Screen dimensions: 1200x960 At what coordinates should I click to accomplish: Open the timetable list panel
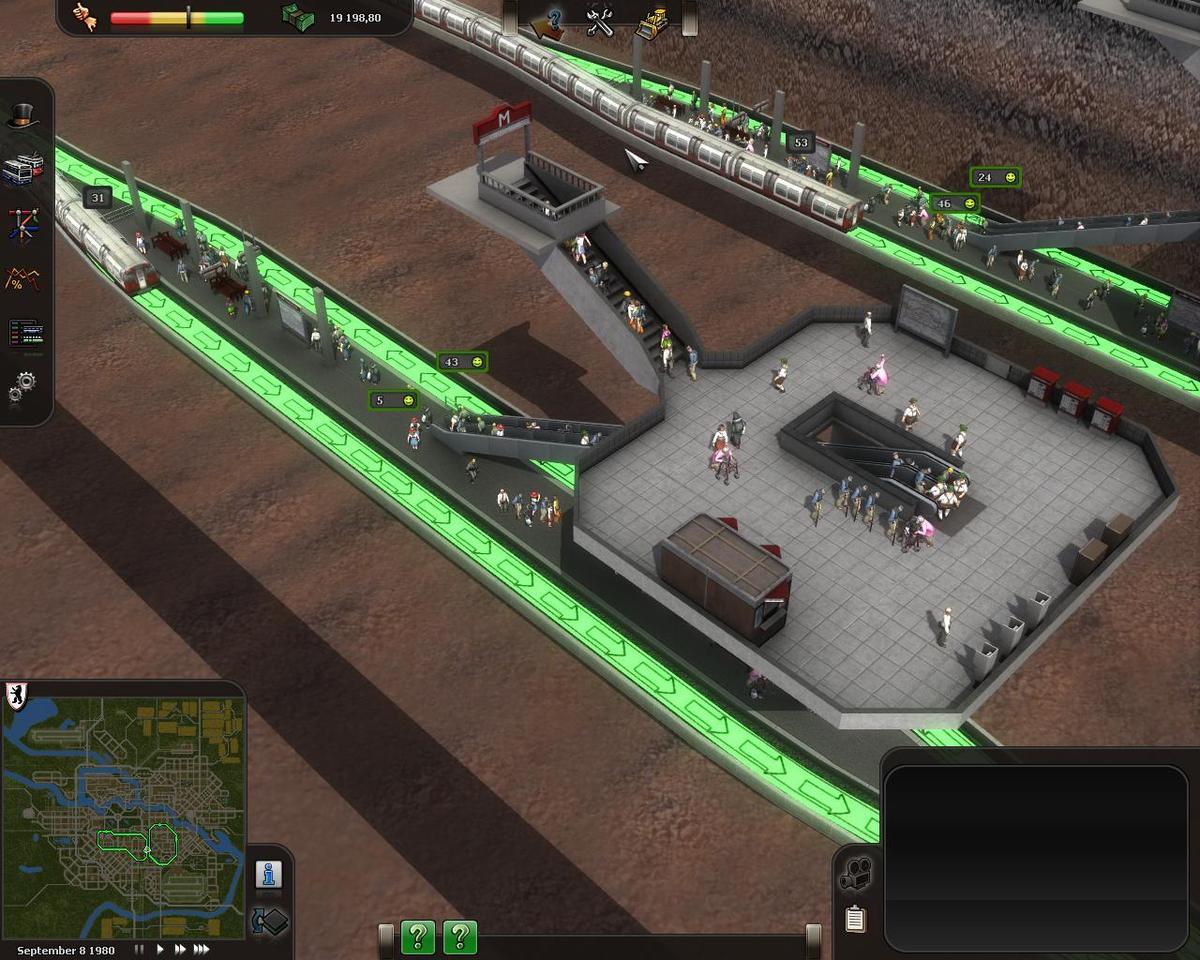(x=23, y=332)
